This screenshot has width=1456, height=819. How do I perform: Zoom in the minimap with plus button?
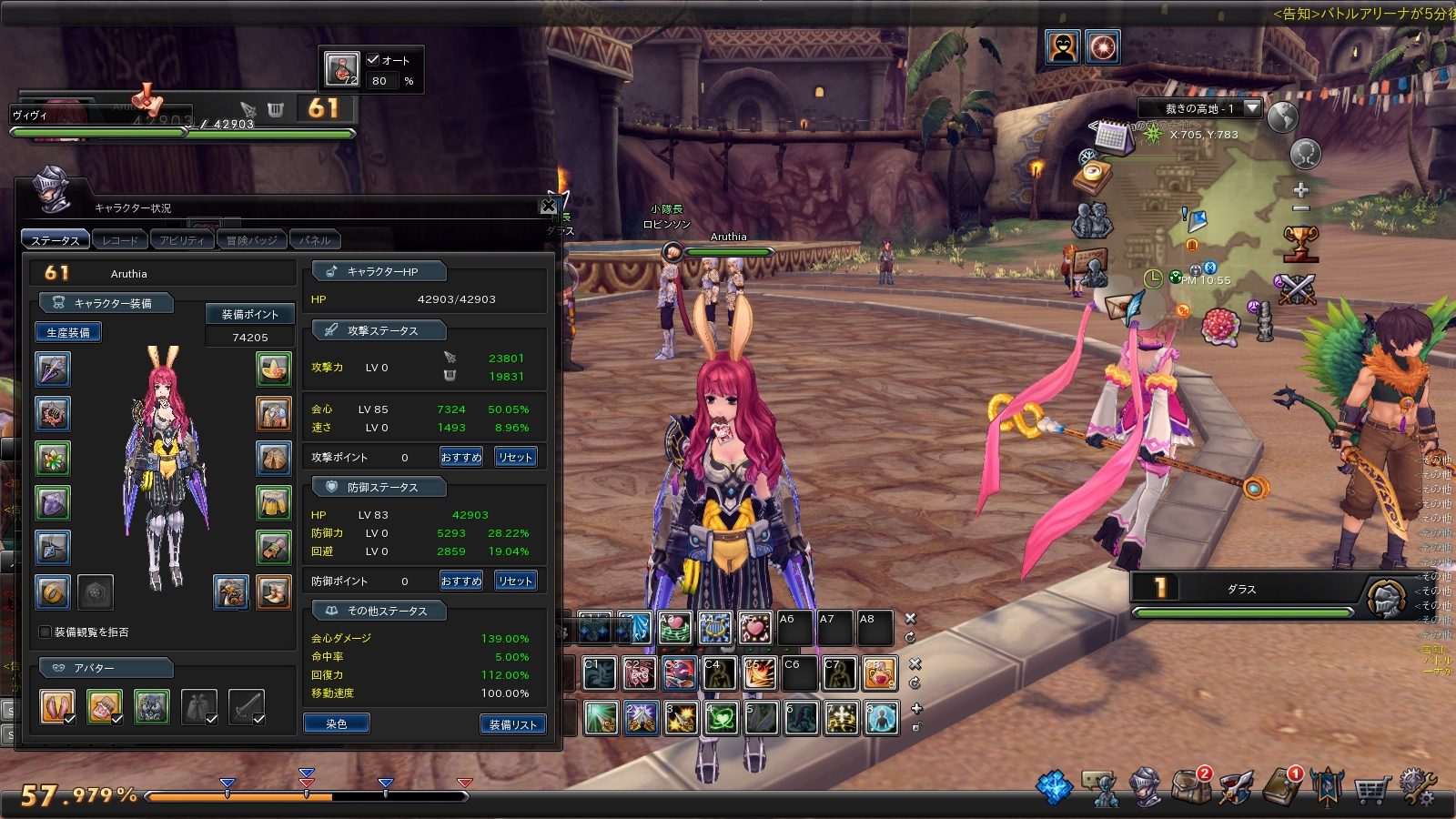pyautogui.click(x=1301, y=190)
